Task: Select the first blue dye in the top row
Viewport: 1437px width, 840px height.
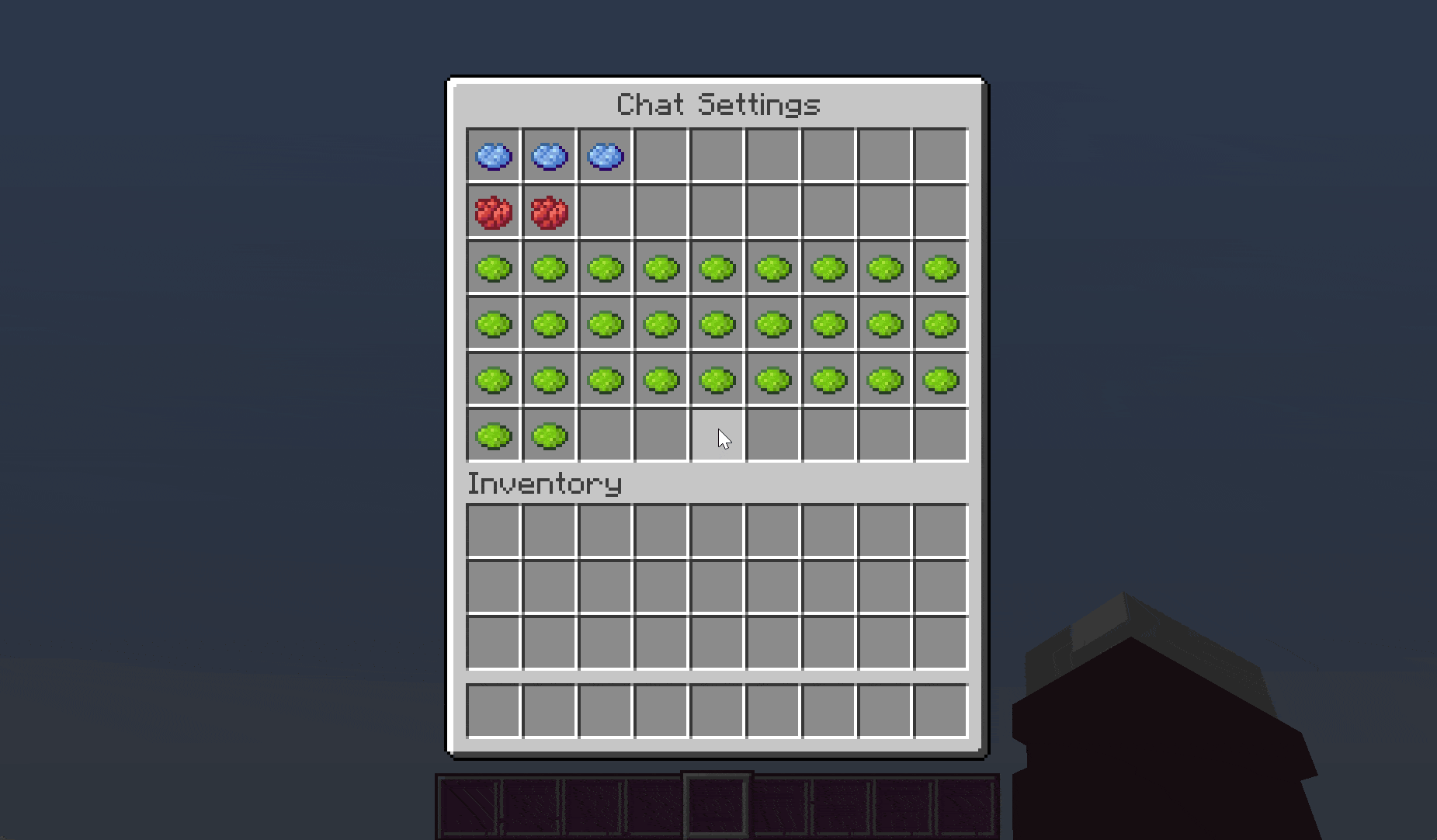Action: 492,156
